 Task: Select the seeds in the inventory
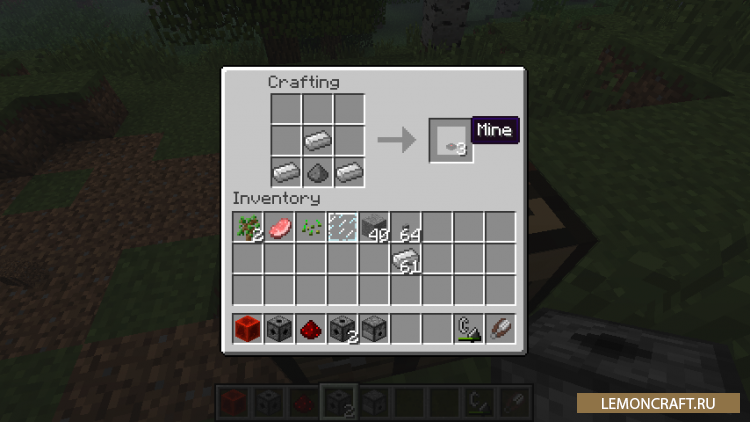tap(310, 227)
